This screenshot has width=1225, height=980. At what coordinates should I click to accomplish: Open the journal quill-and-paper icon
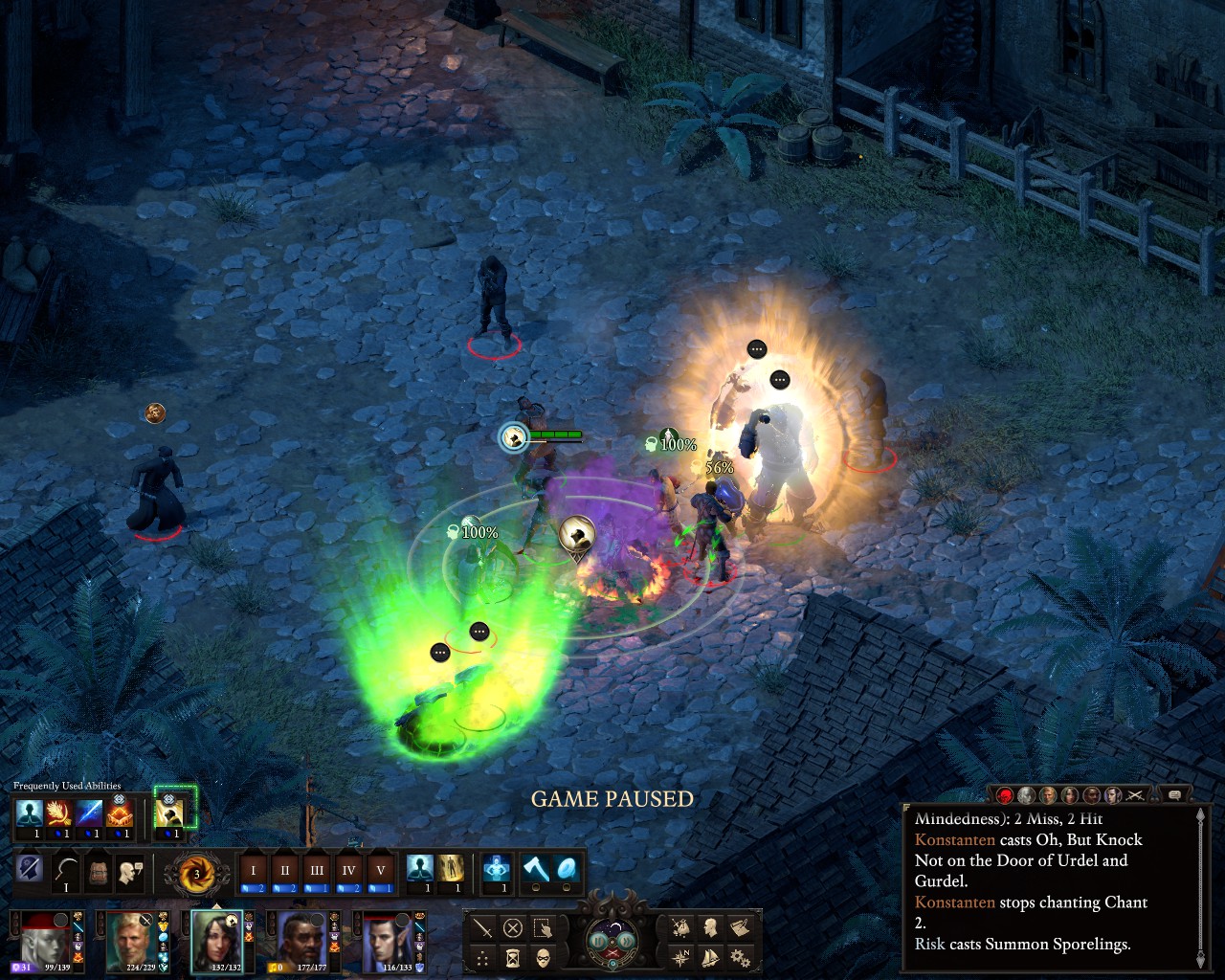(740, 926)
